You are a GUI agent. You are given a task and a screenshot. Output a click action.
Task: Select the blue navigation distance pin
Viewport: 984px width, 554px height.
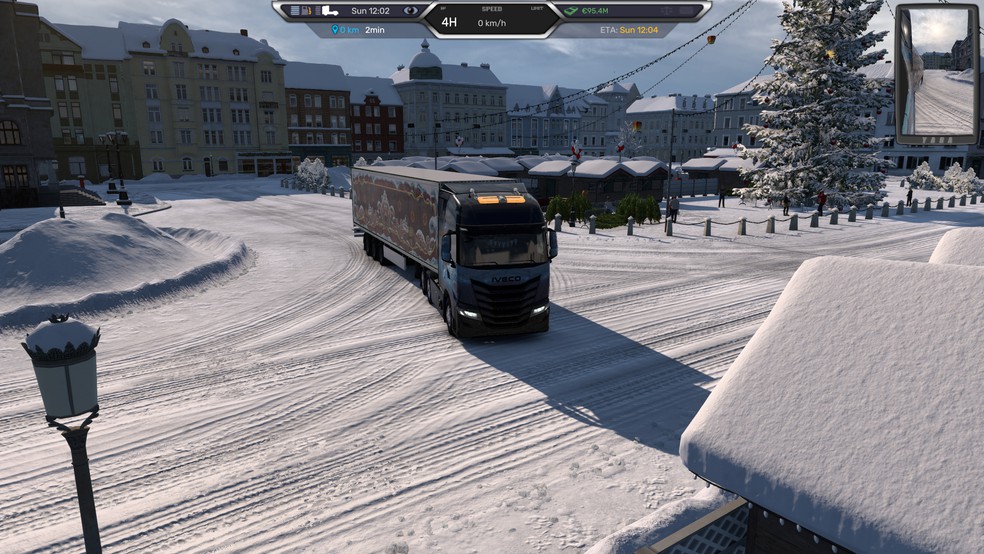tap(336, 30)
